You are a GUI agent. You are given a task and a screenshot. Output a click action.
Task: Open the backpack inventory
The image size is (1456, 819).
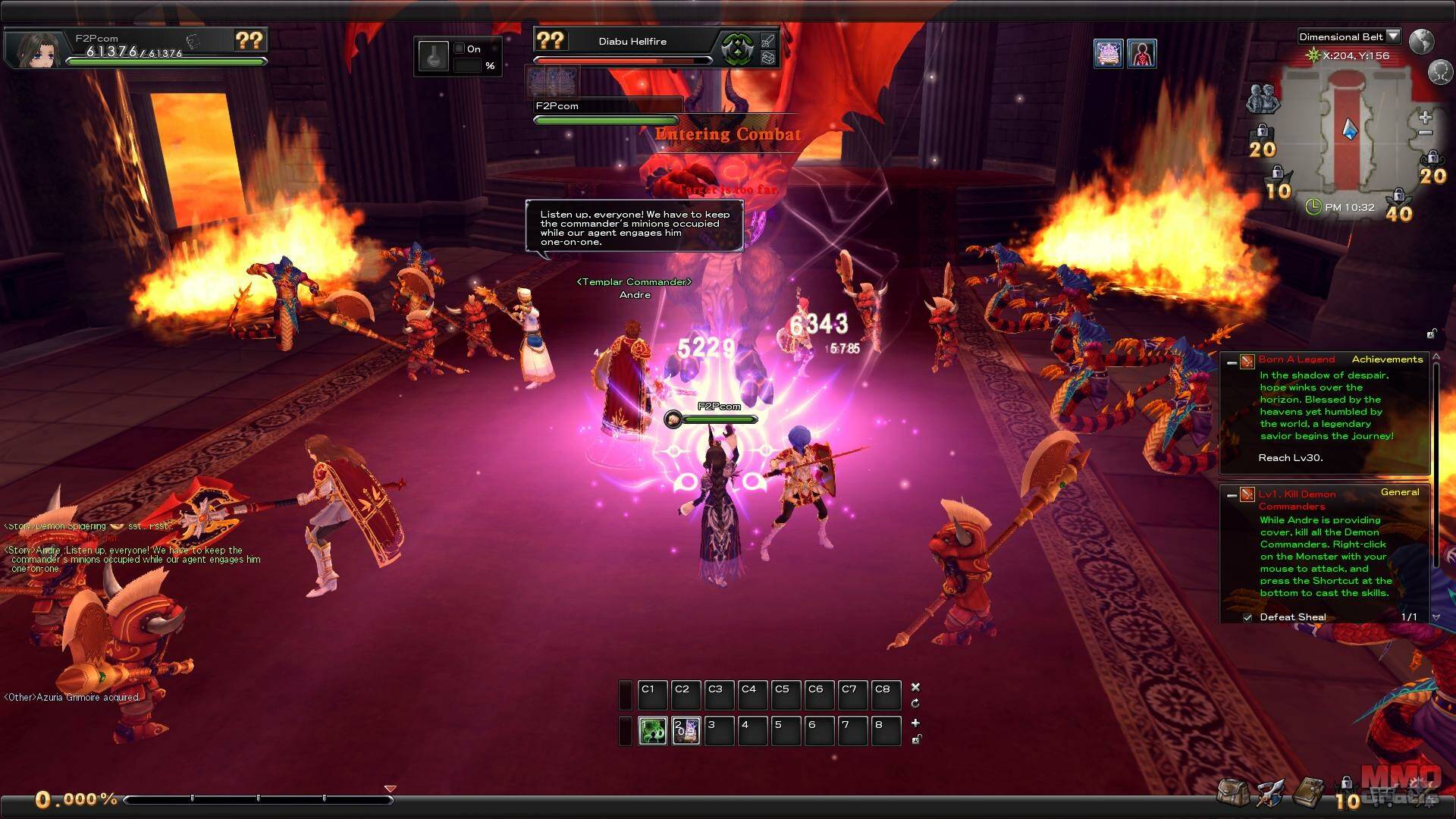pyautogui.click(x=1233, y=792)
